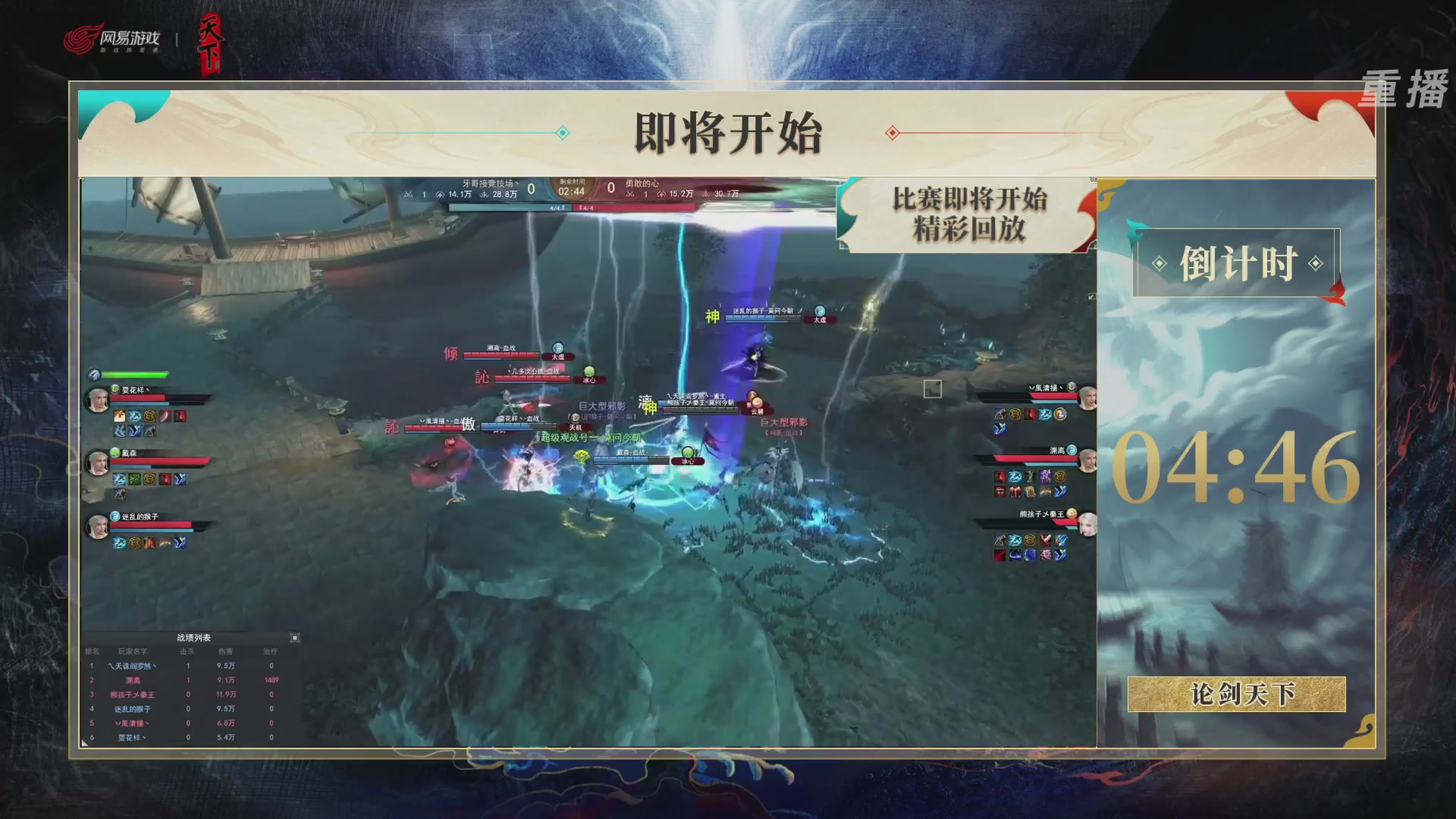Click ∨風清揚丶's swirl sect icon
Viewport: 1456px width, 819px height.
pos(1071,387)
